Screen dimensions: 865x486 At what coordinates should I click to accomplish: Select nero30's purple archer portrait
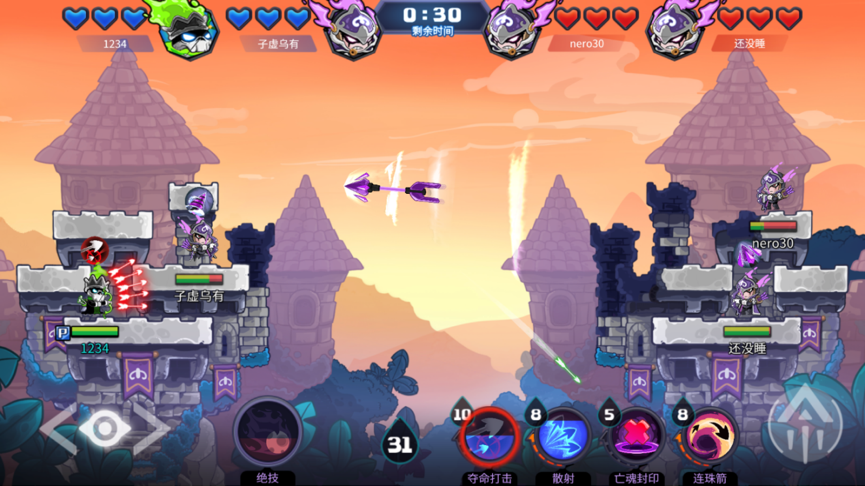pyautogui.click(x=515, y=28)
